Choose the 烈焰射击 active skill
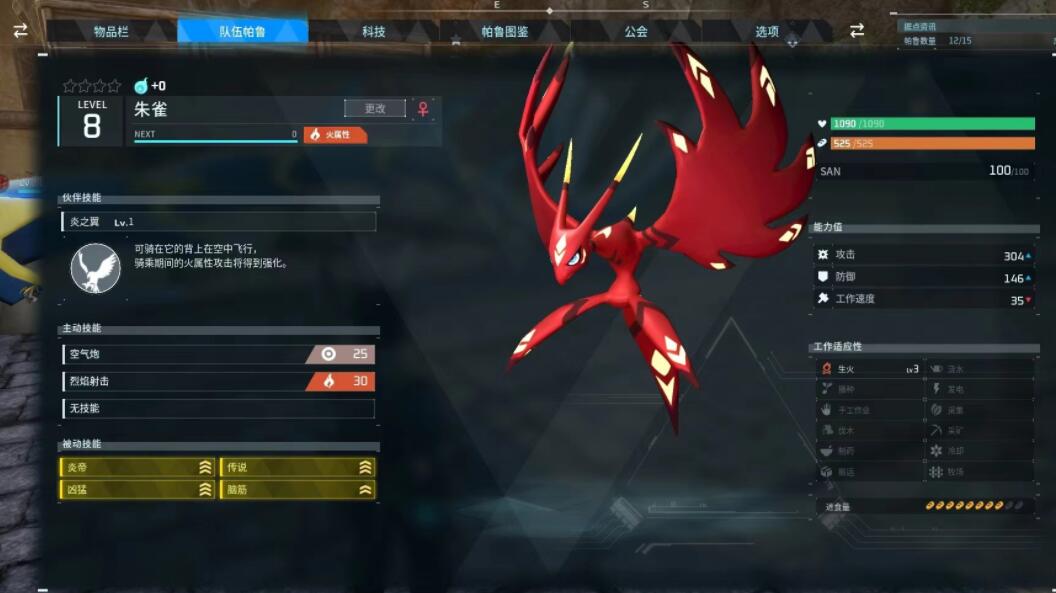Viewport: 1056px width, 593px height. (218, 381)
